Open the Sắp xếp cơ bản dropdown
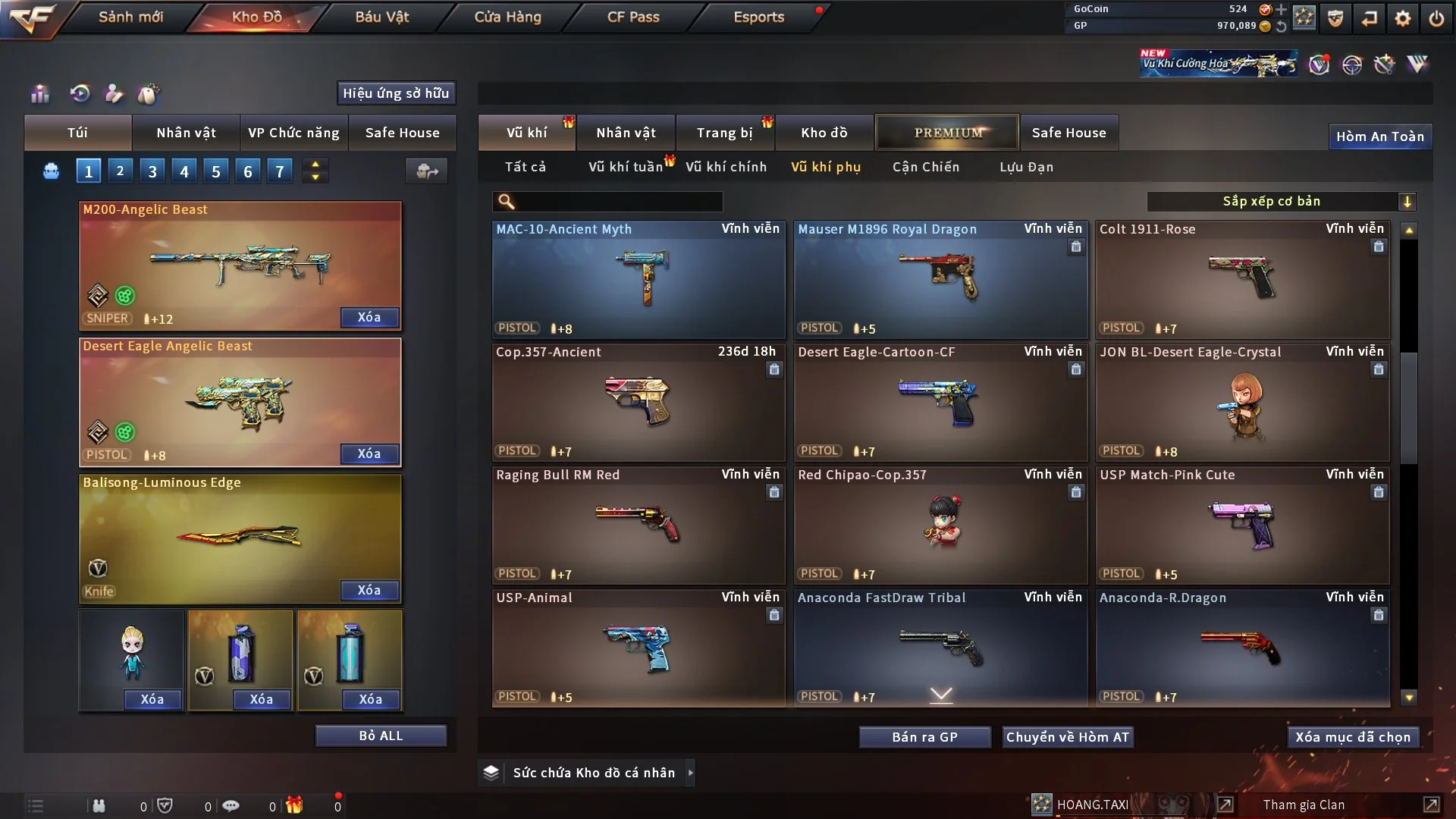 pyautogui.click(x=1281, y=201)
